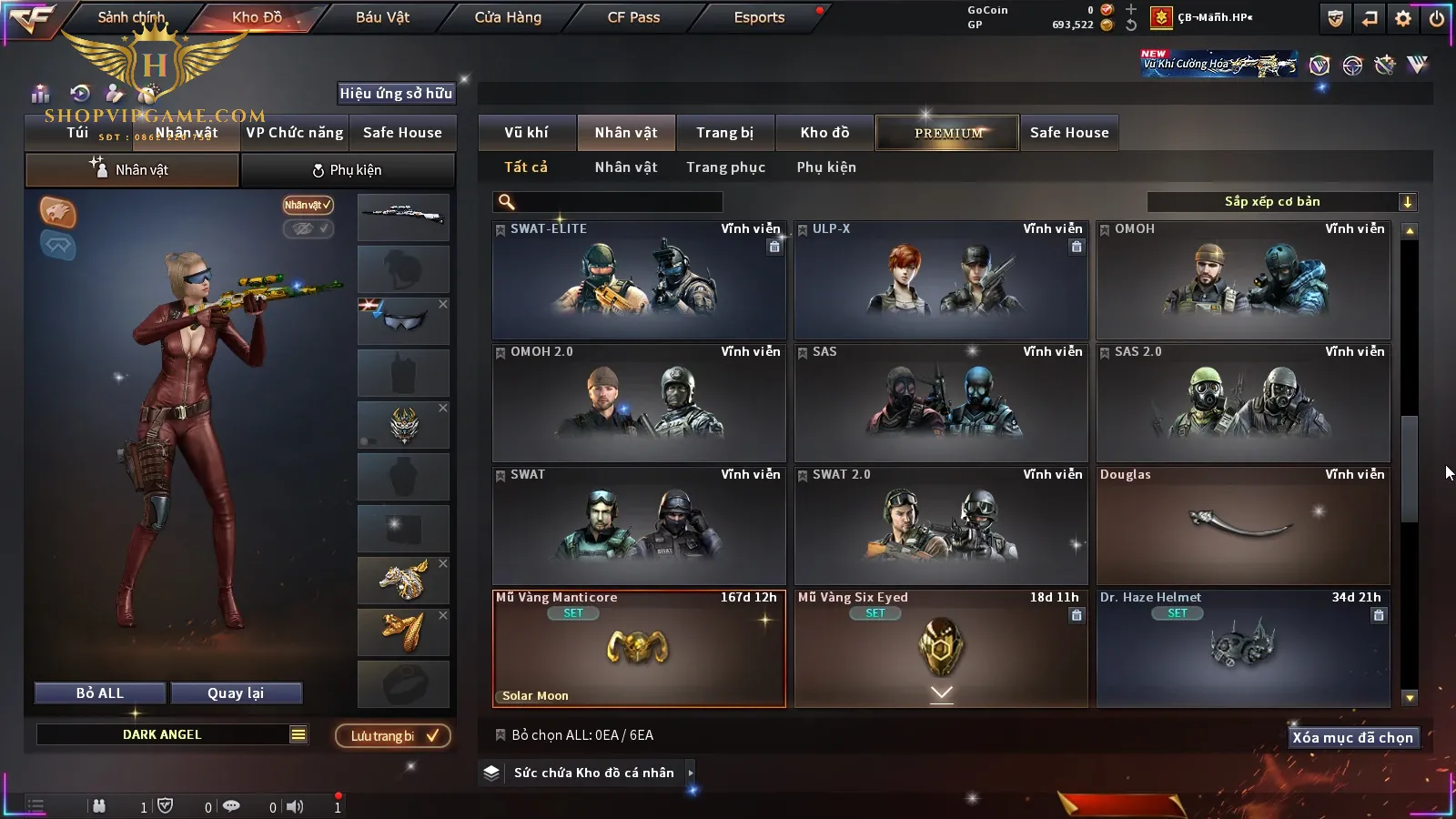The height and width of the screenshot is (819, 1456).
Task: Go to the CF Pass menu
Action: click(633, 17)
